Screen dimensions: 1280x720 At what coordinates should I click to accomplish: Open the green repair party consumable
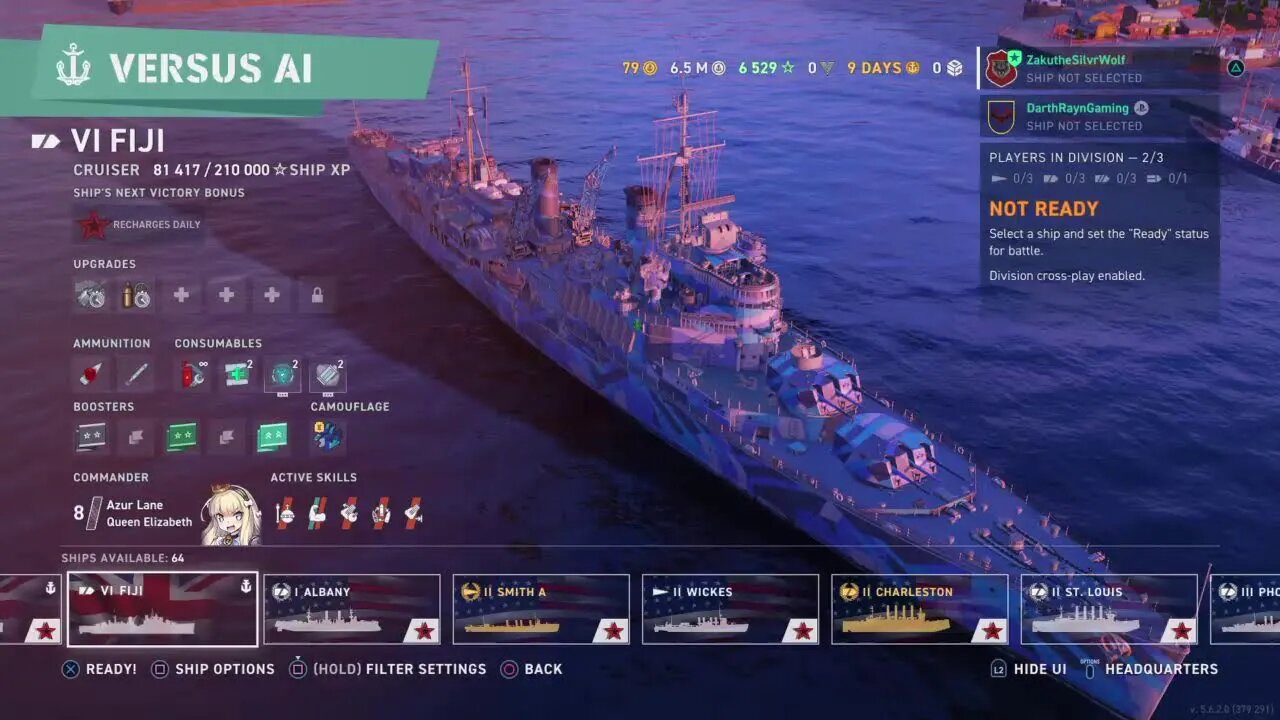pos(238,375)
